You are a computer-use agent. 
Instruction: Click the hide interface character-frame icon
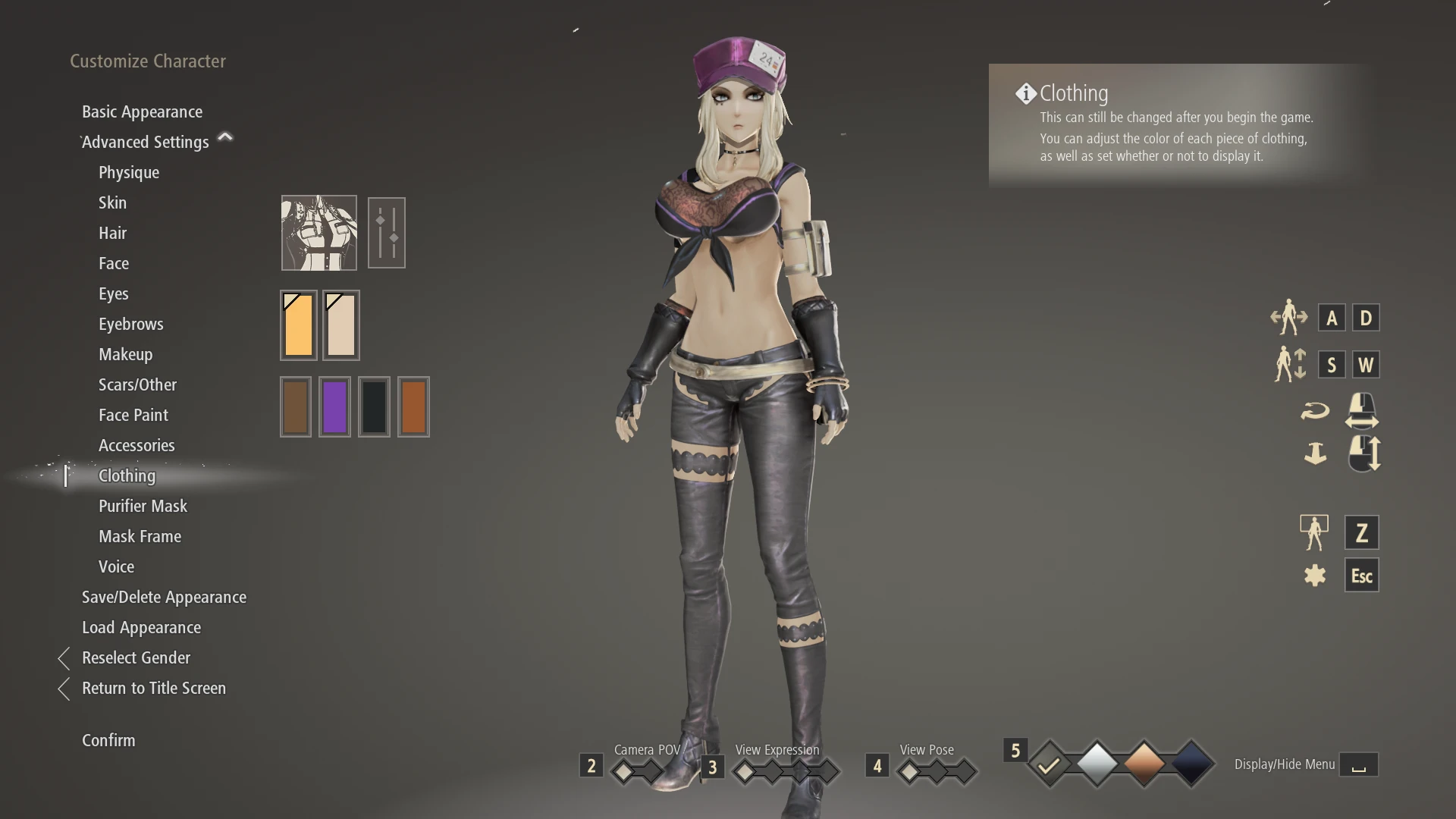pyautogui.click(x=1316, y=532)
